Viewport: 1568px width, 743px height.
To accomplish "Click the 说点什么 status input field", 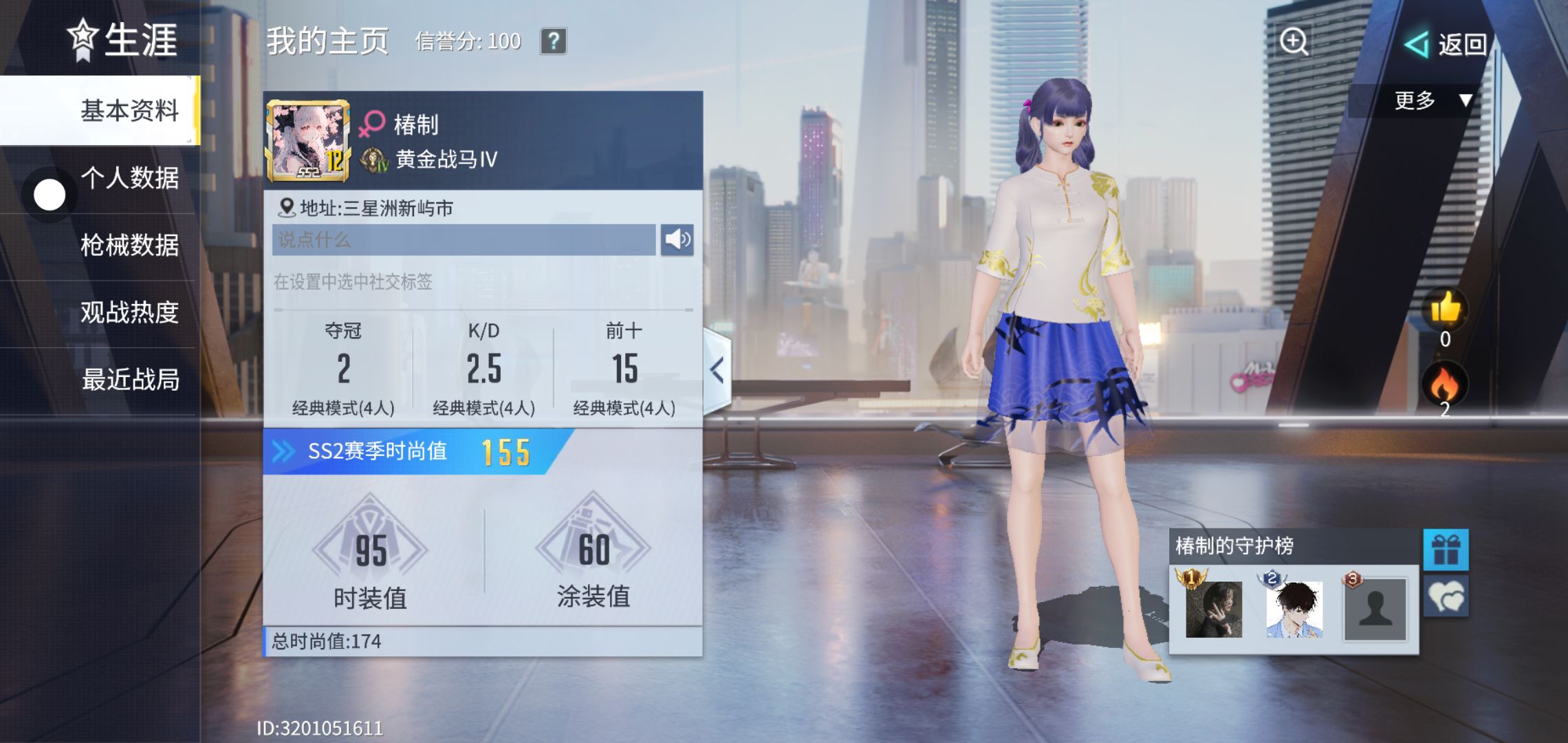I will [x=464, y=239].
